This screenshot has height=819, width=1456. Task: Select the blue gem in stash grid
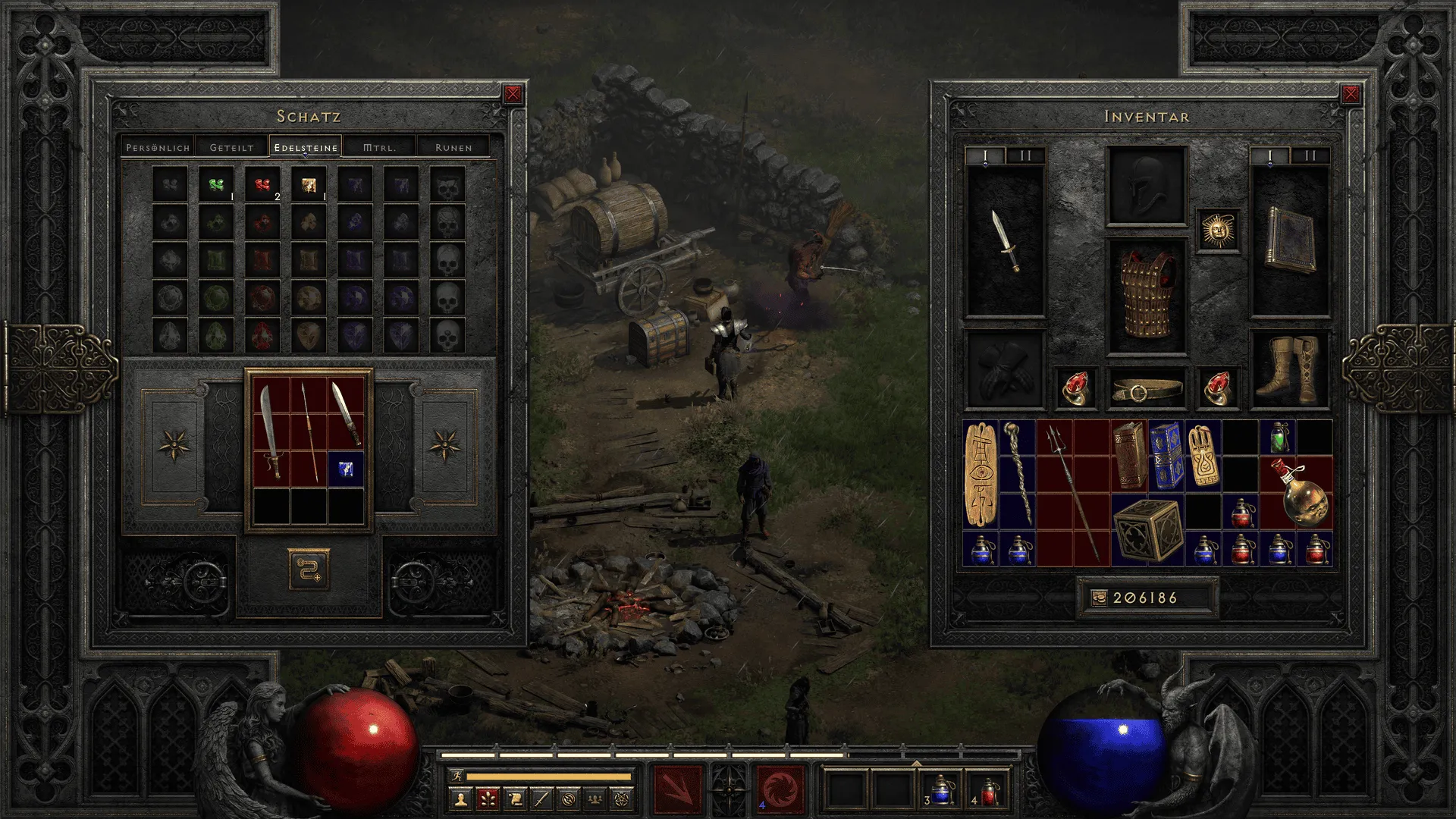[346, 469]
